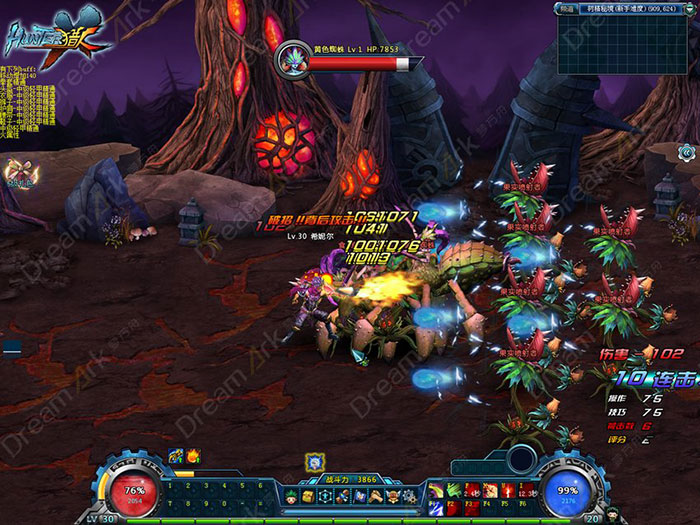Open the treasure chest bag icon

pyautogui.click(x=308, y=497)
